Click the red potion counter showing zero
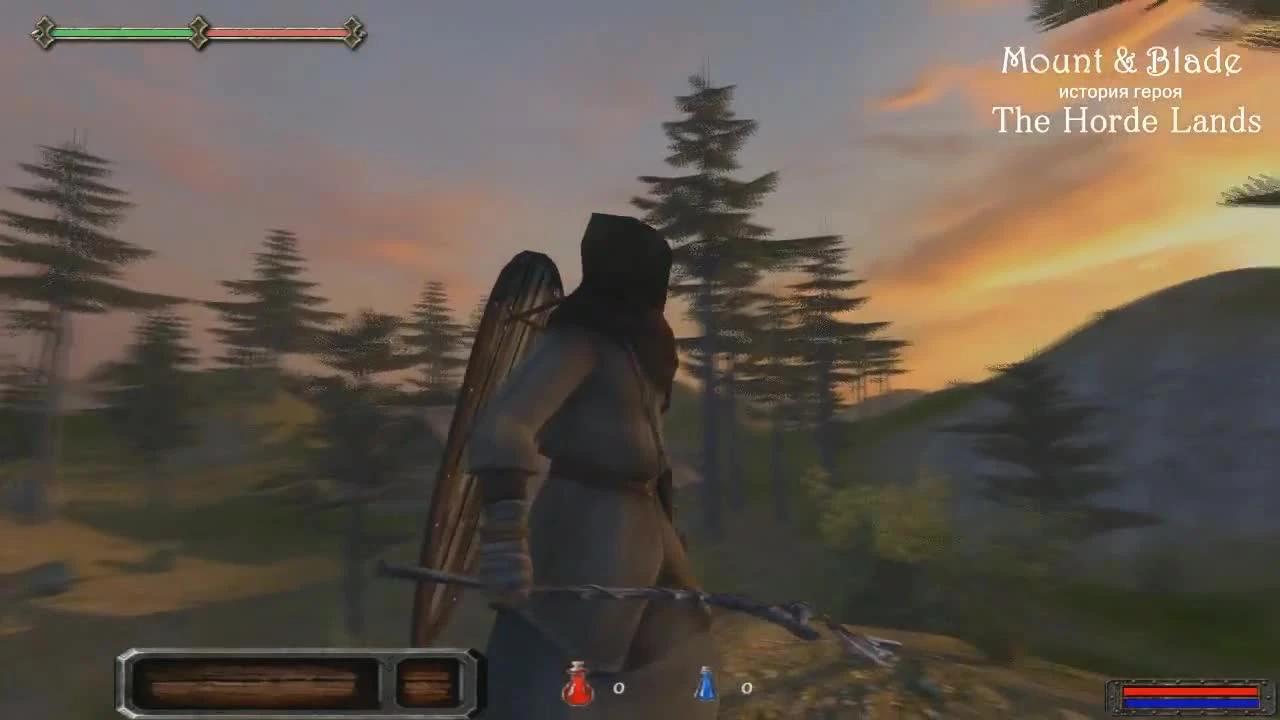This screenshot has width=1280, height=720. pyautogui.click(x=617, y=688)
